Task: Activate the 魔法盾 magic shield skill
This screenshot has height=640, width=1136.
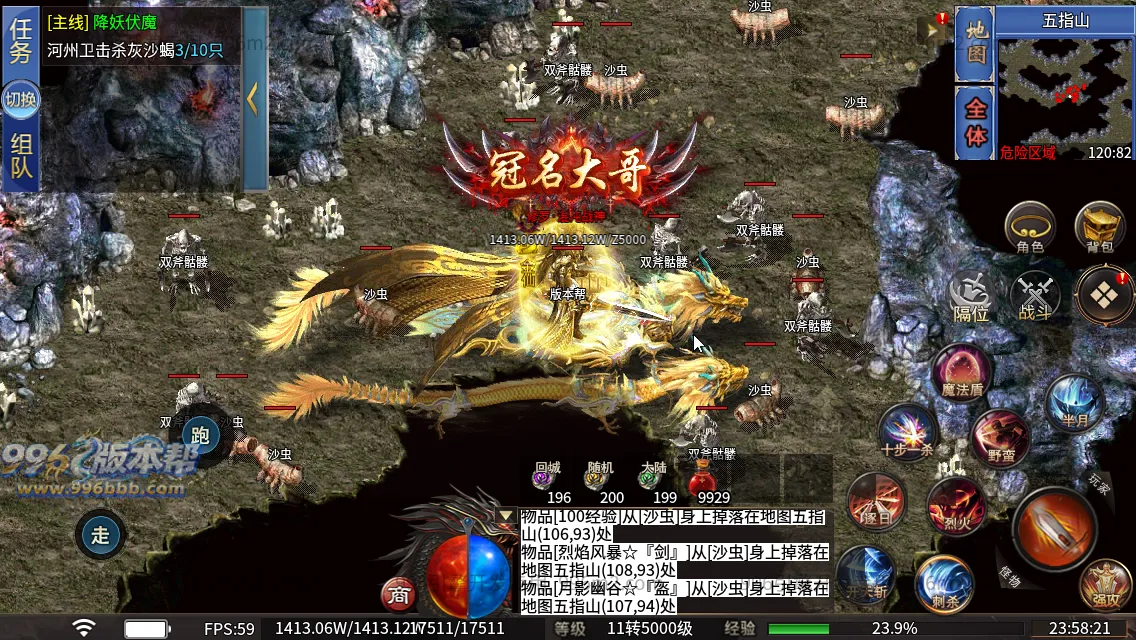Action: (962, 372)
